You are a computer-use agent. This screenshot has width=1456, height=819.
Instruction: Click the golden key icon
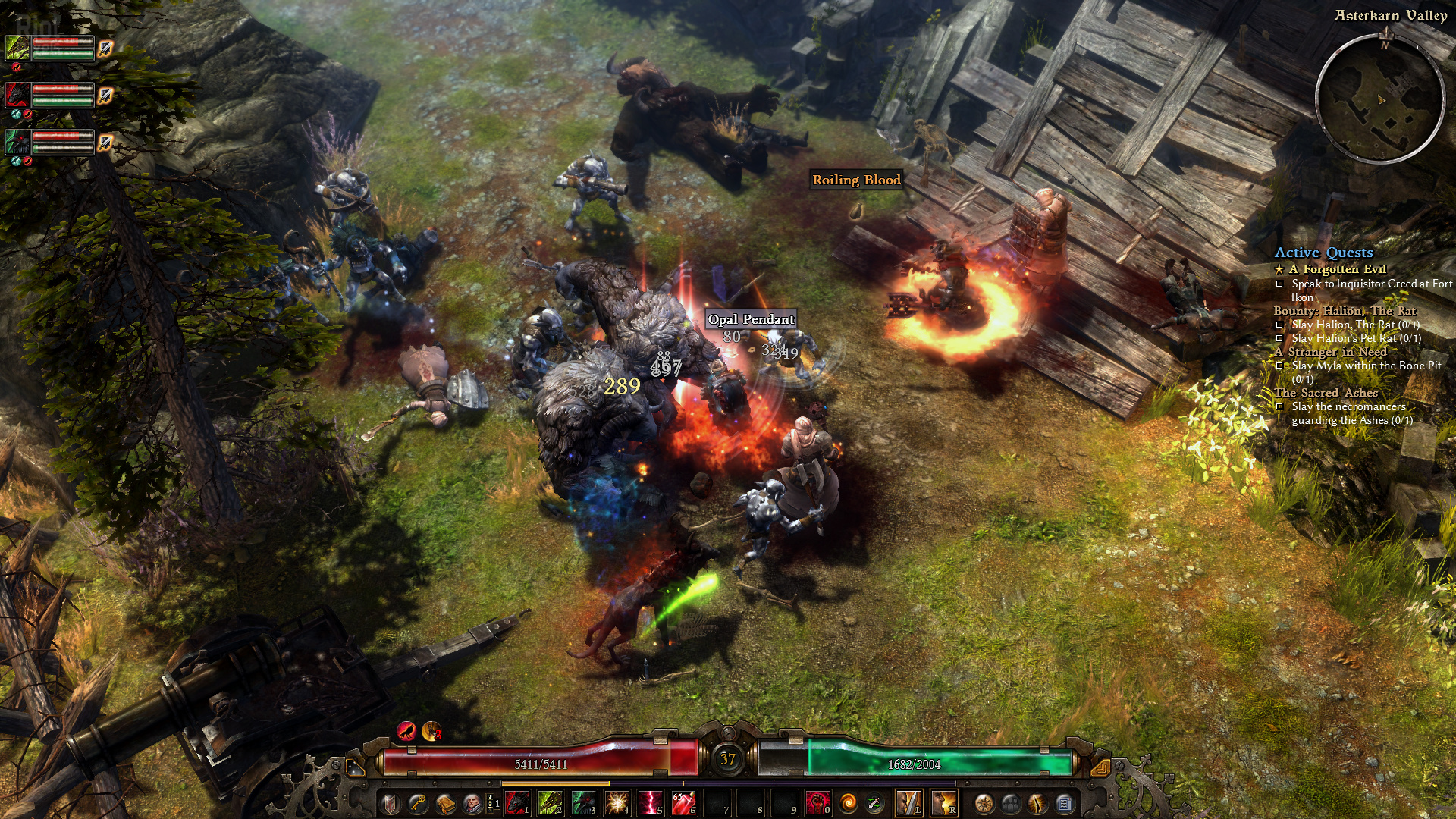click(x=417, y=803)
